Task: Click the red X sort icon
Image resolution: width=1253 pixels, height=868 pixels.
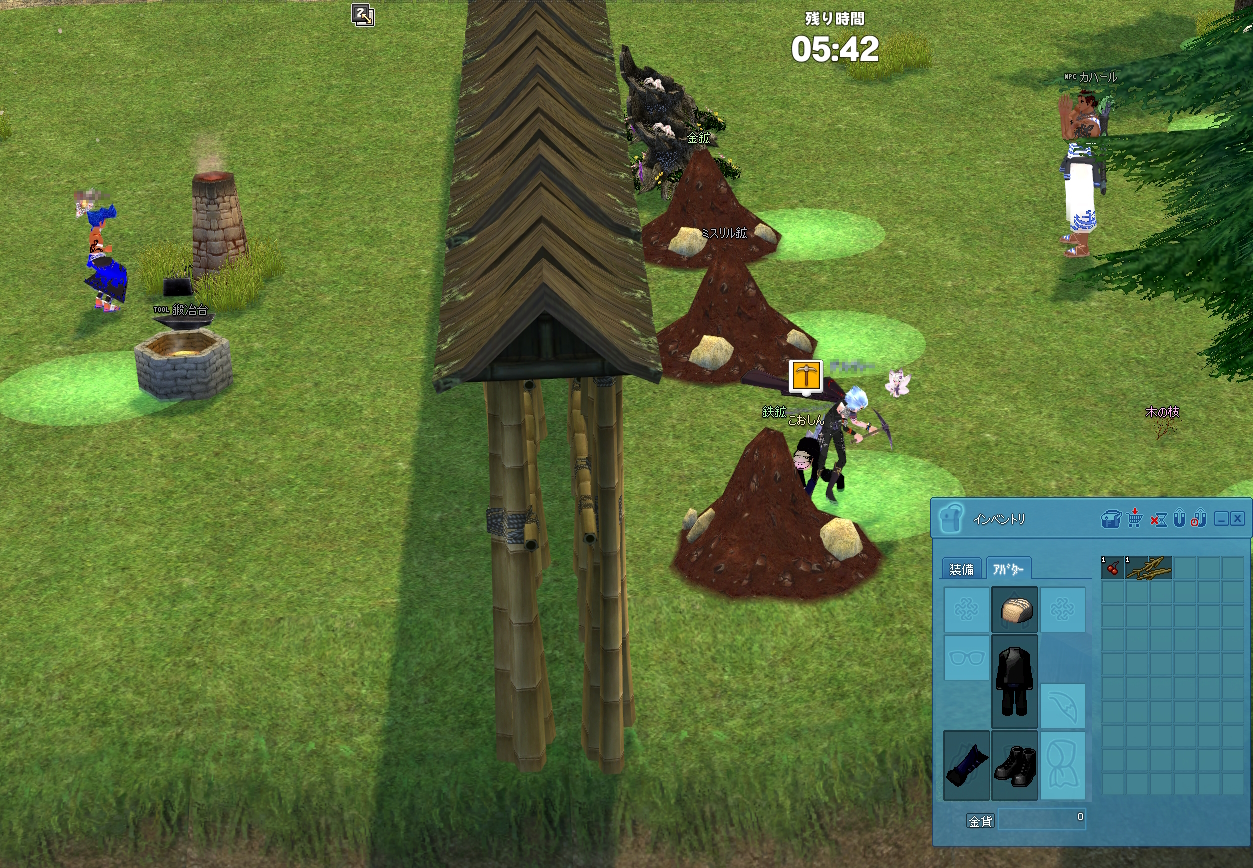Action: coord(1158,519)
